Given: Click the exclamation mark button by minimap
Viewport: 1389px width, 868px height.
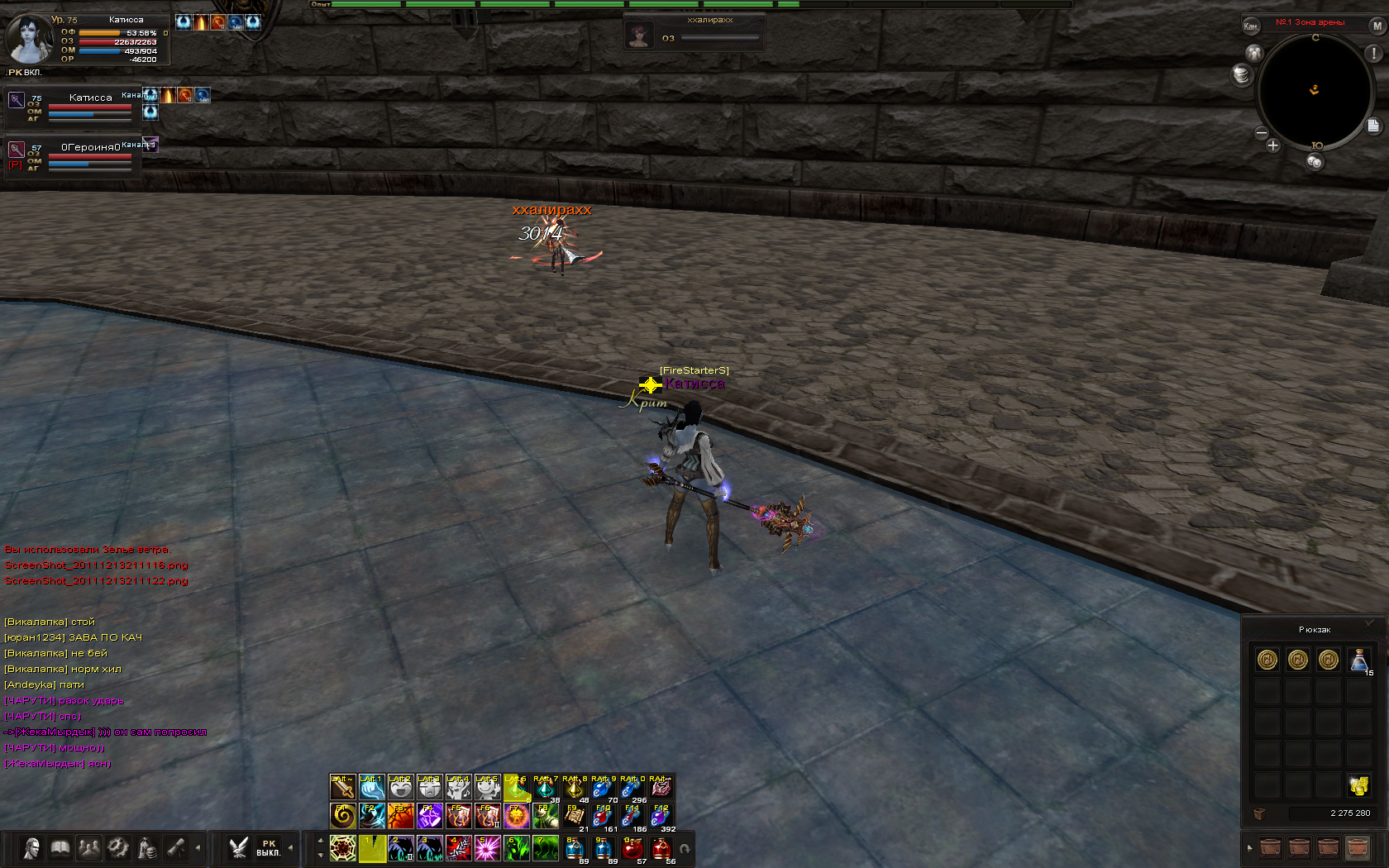Looking at the screenshot, I should (1373, 53).
